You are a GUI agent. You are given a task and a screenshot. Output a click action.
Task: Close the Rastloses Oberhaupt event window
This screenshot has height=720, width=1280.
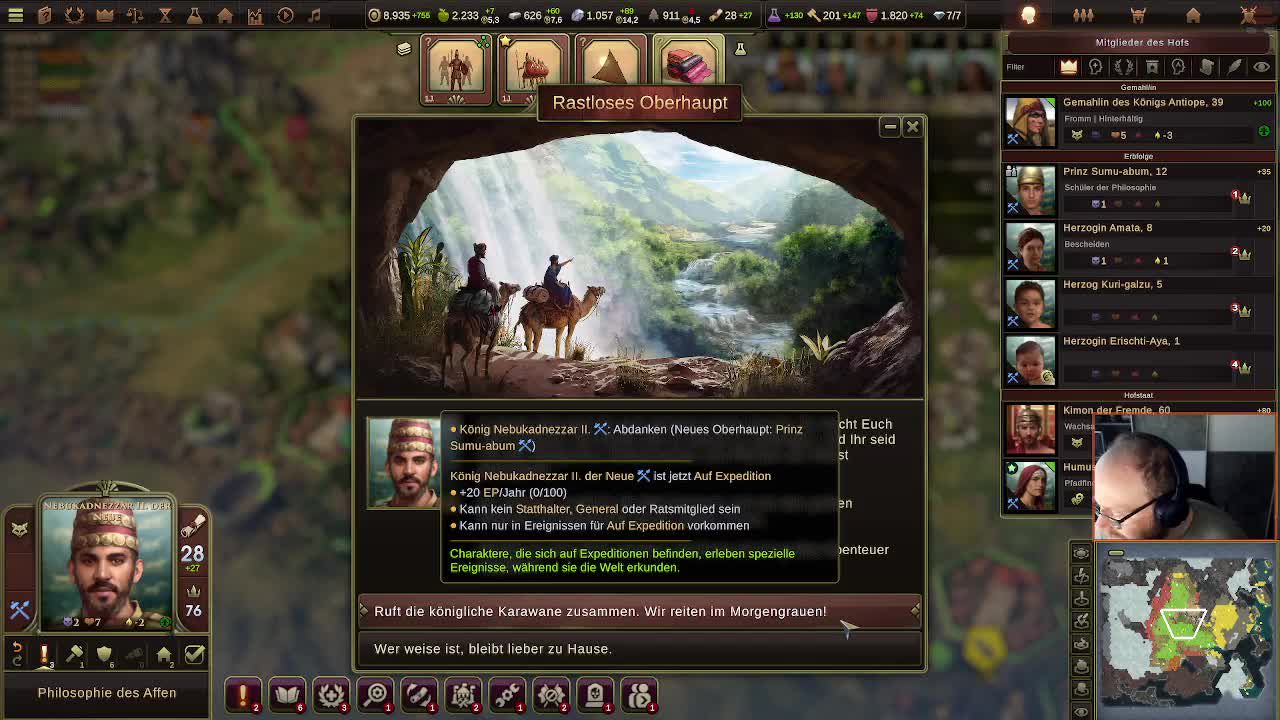(x=912, y=127)
